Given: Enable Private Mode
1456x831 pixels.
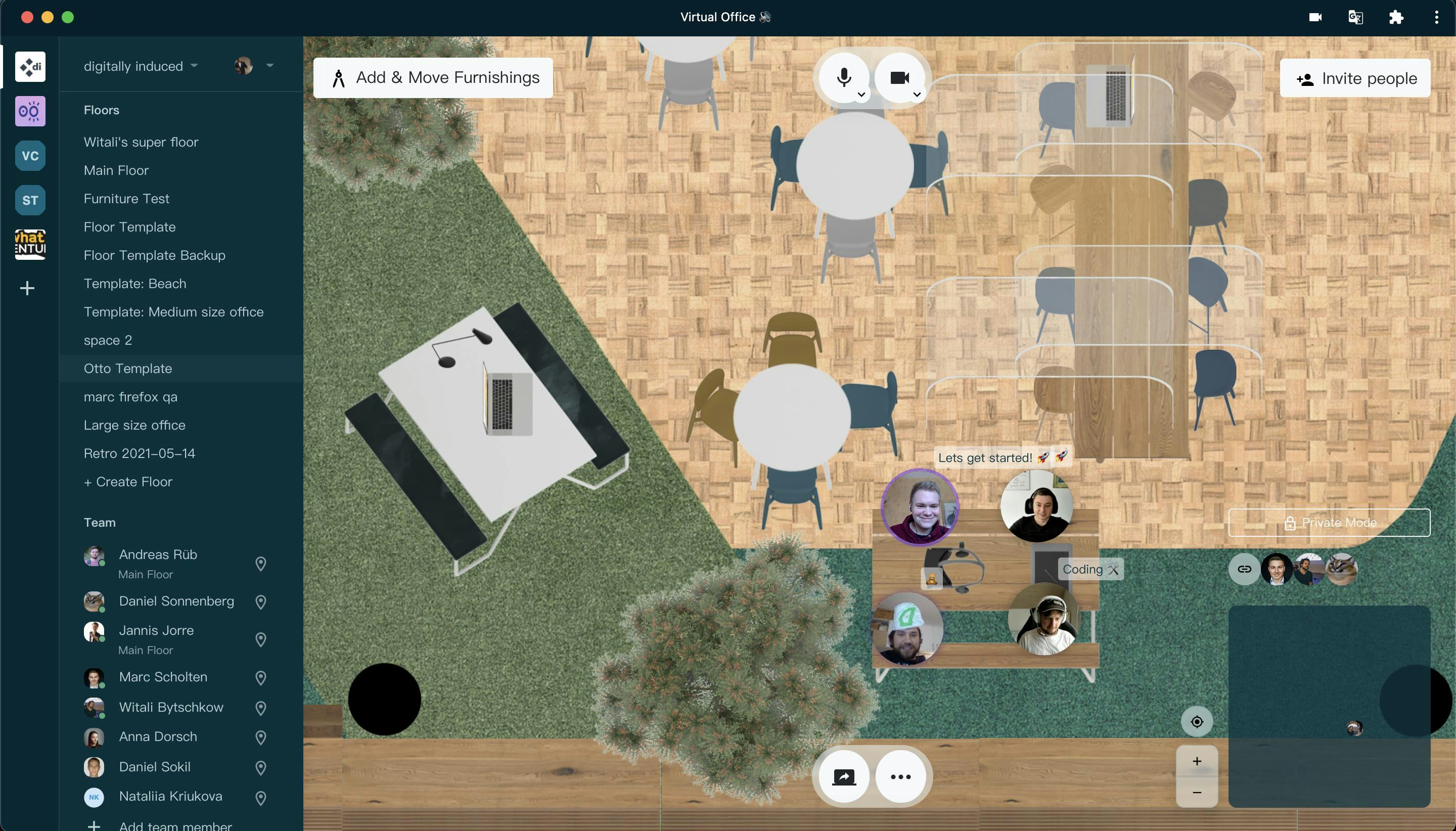Looking at the screenshot, I should click(1329, 522).
